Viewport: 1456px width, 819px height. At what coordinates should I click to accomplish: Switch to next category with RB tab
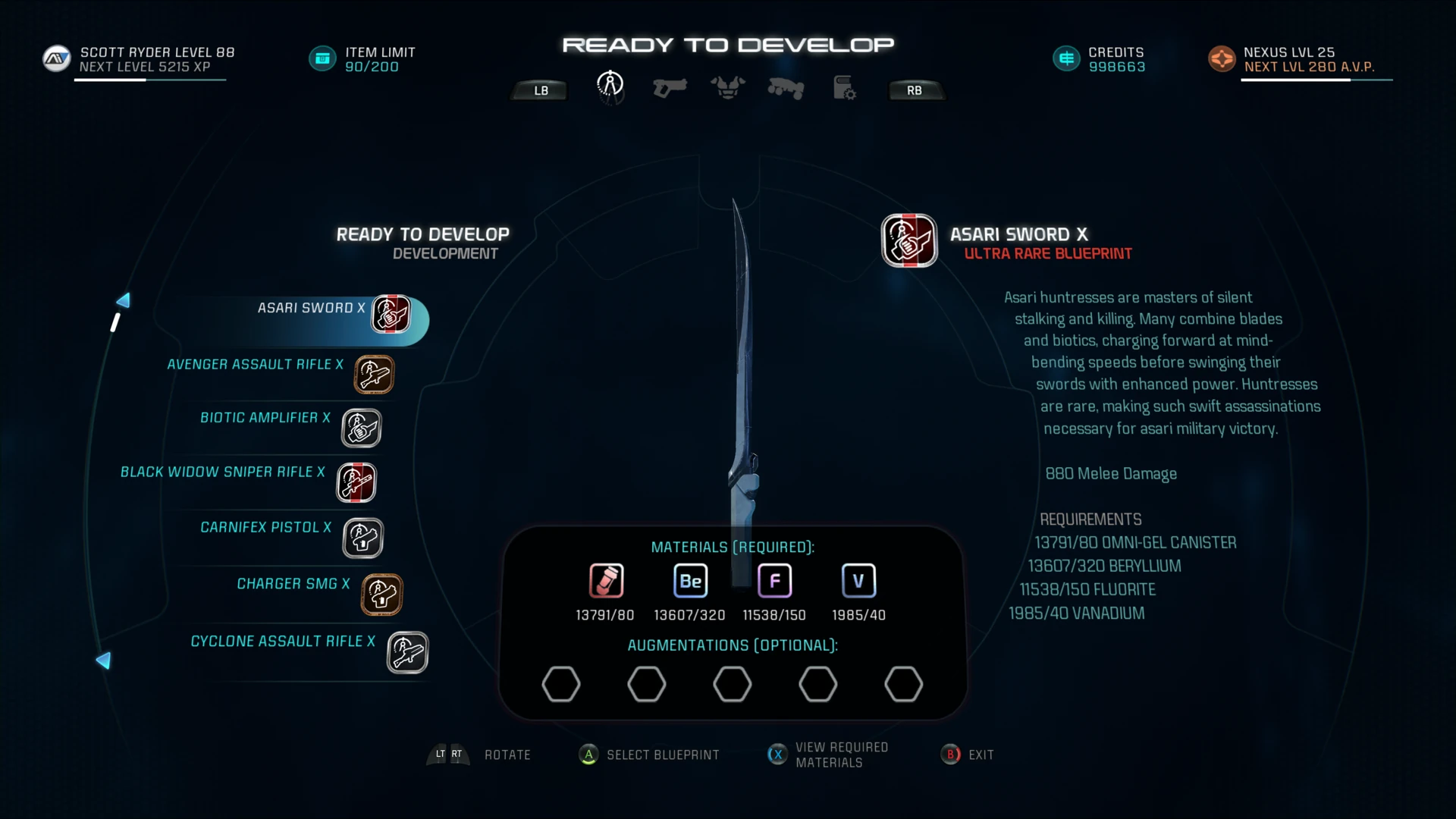(915, 89)
